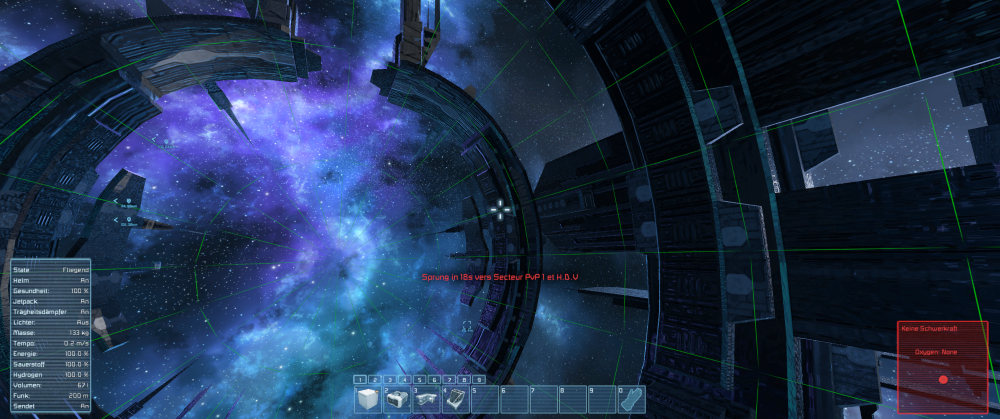Switch to toolbar page 9

click(479, 380)
